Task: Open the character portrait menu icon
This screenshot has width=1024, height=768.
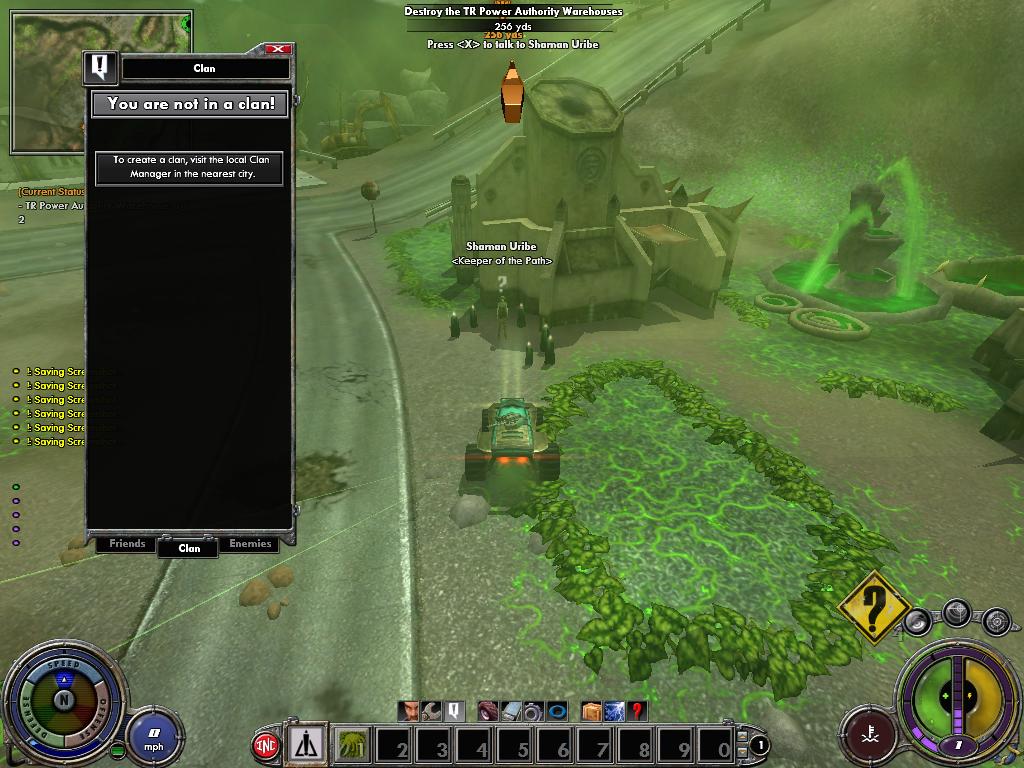Action: (x=409, y=711)
